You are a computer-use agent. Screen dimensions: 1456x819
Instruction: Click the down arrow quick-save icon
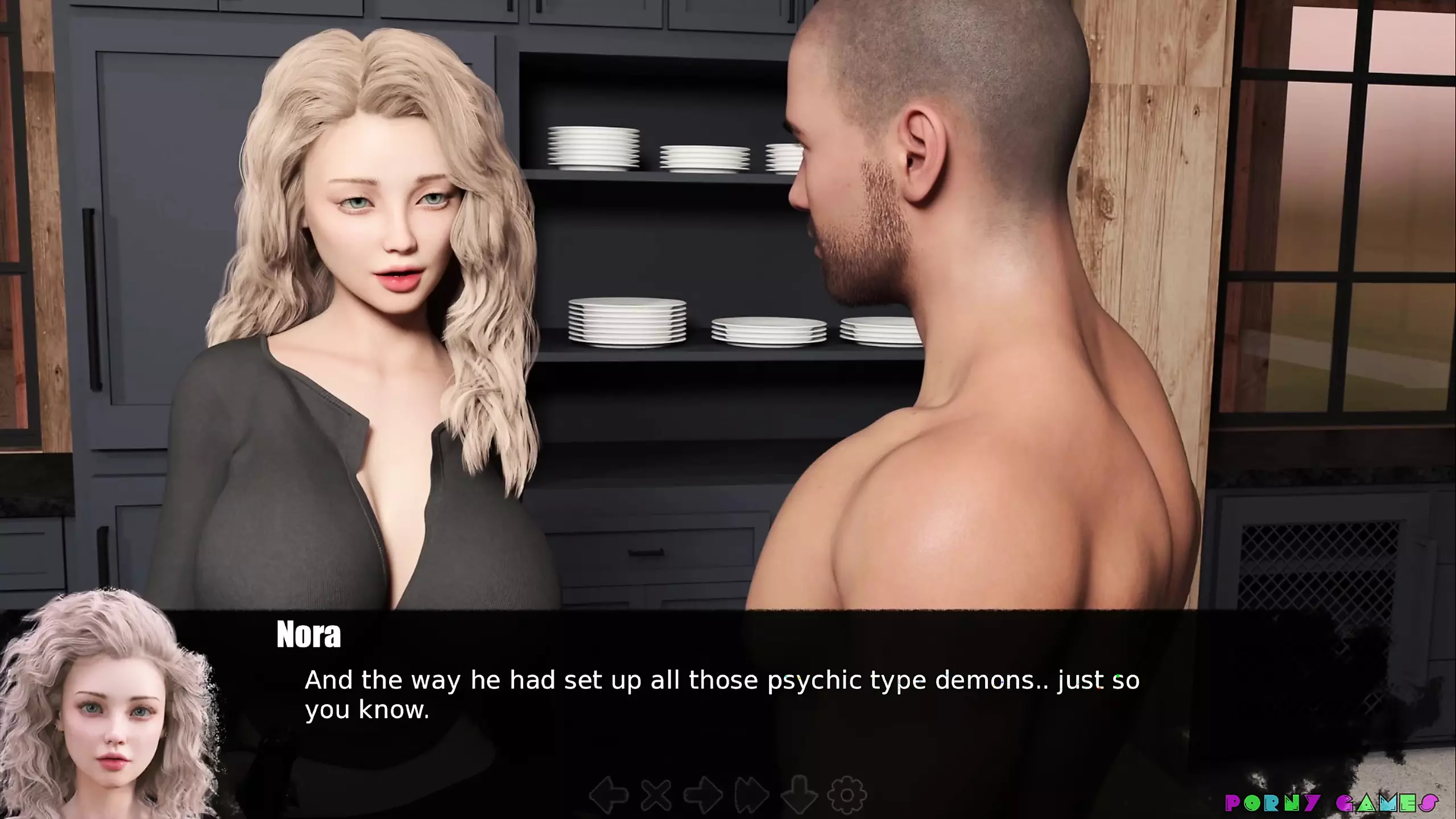click(799, 794)
